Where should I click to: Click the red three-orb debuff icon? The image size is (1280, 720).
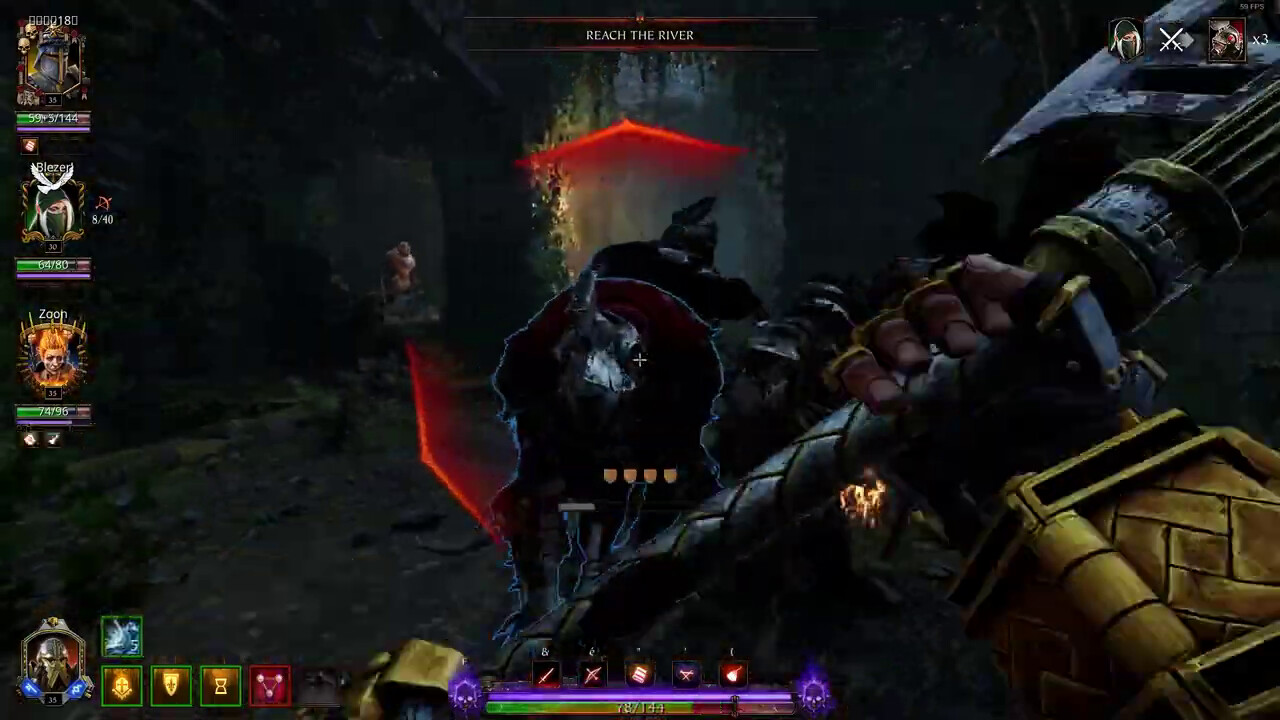tap(269, 686)
